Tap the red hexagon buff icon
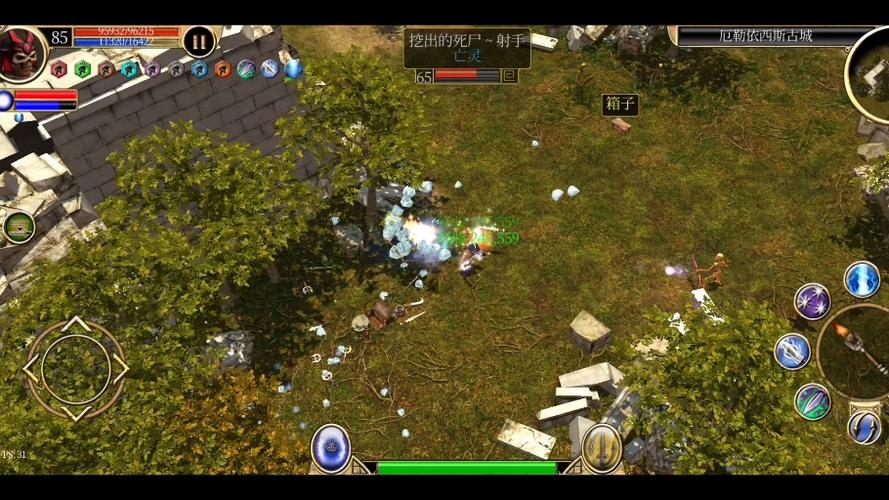 coord(58,69)
